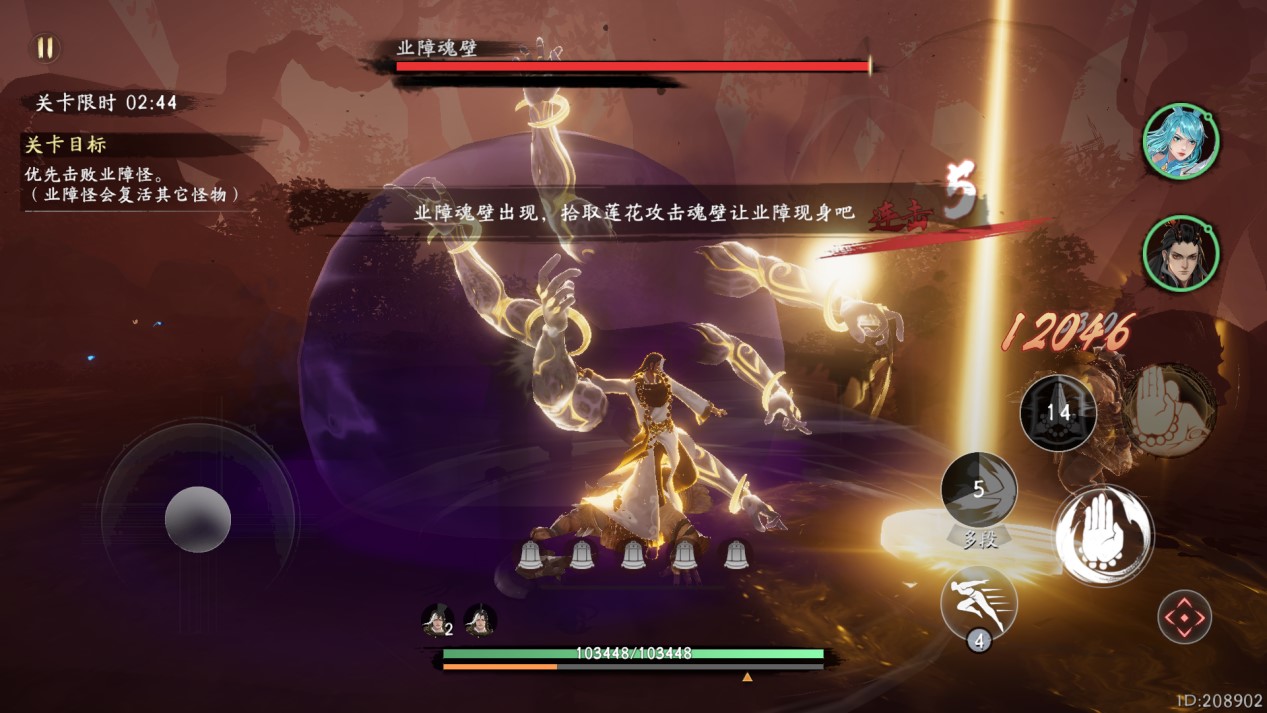The image size is (1267, 713).
Task: Switch to the blue-haired character portrait
Action: pos(1180,141)
